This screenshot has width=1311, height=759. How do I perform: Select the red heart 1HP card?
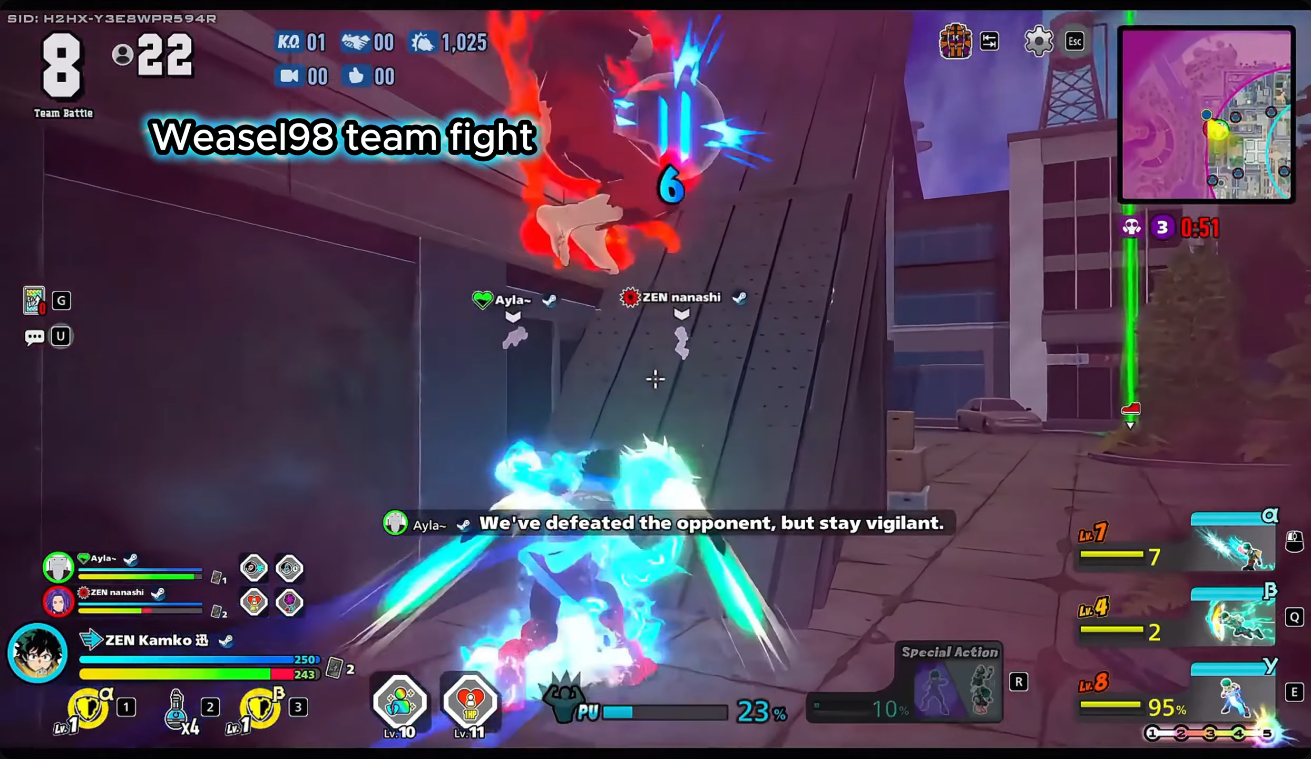click(x=469, y=701)
